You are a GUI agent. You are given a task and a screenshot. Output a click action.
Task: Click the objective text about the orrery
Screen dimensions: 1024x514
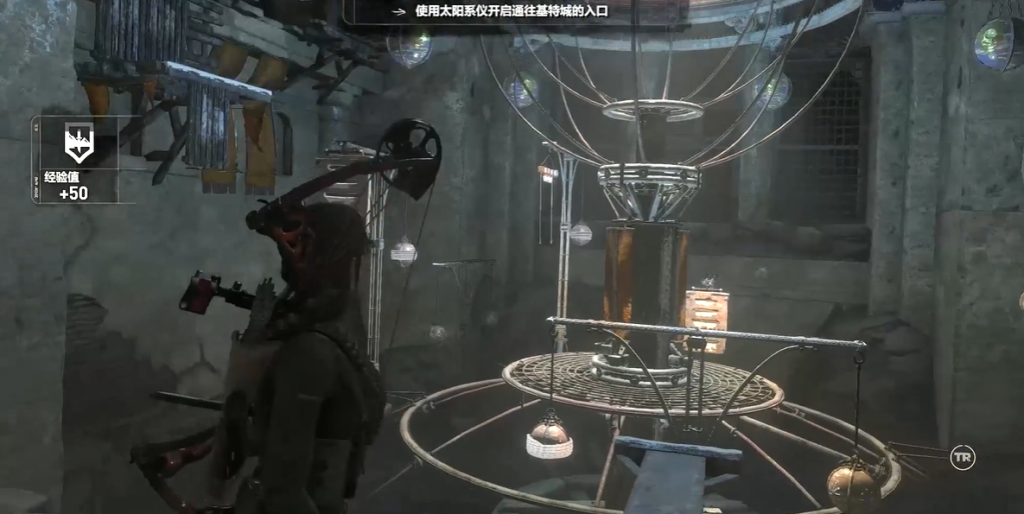click(511, 11)
